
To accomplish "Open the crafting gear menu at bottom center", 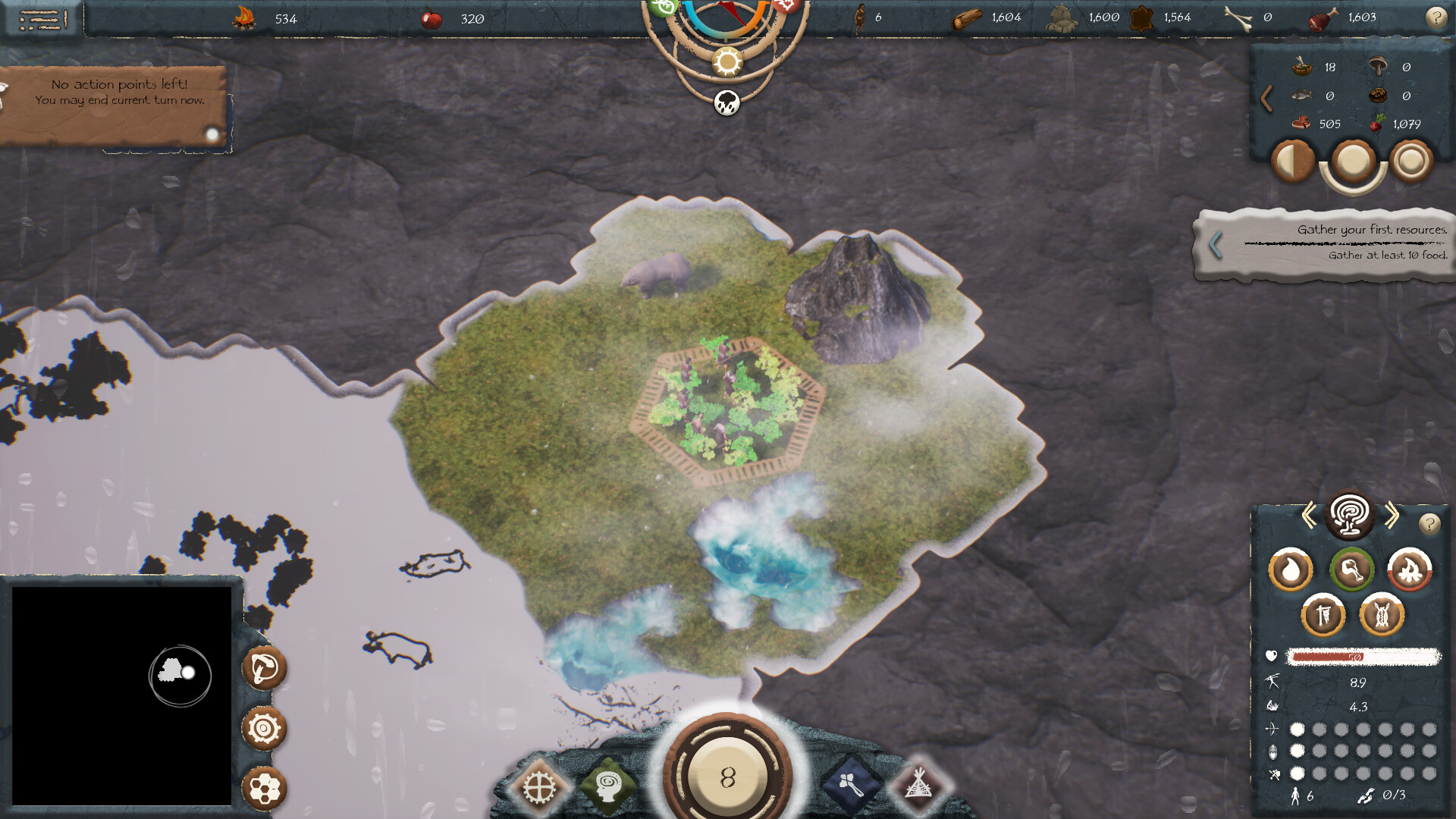I will point(540,789).
